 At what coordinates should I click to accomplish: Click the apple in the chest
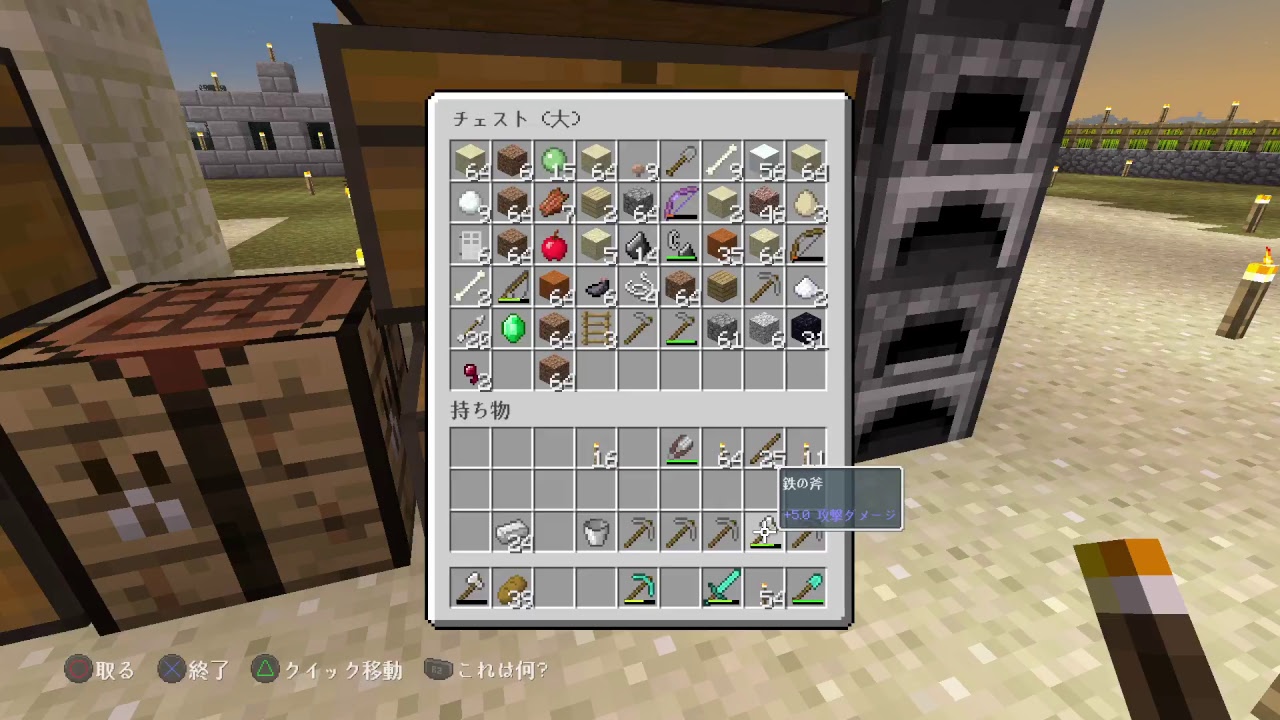tap(554, 246)
